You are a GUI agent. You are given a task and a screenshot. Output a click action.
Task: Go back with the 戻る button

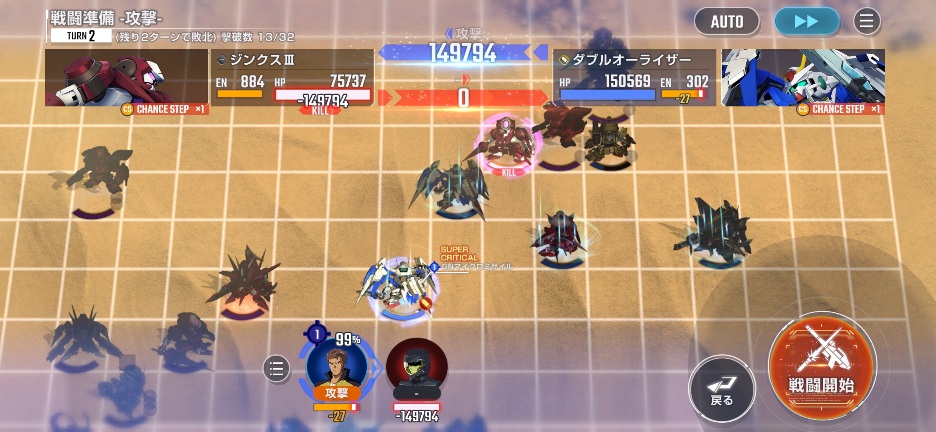721,385
